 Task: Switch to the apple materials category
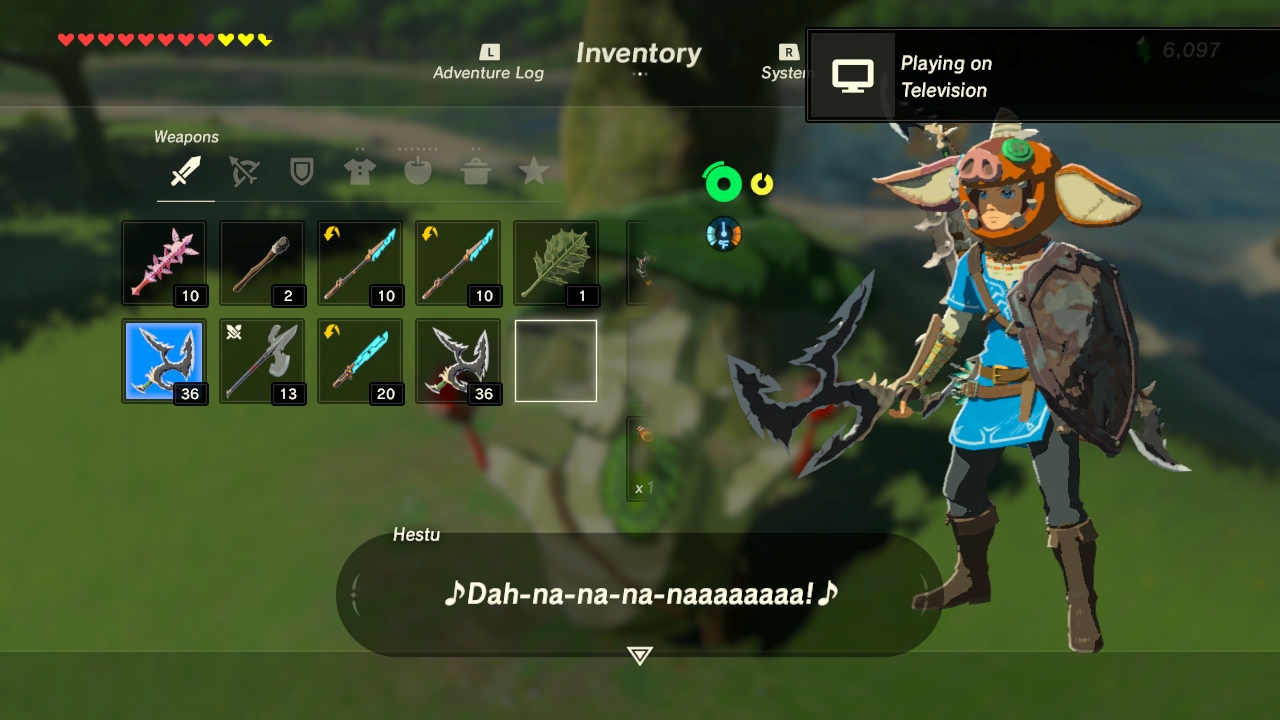(x=417, y=172)
